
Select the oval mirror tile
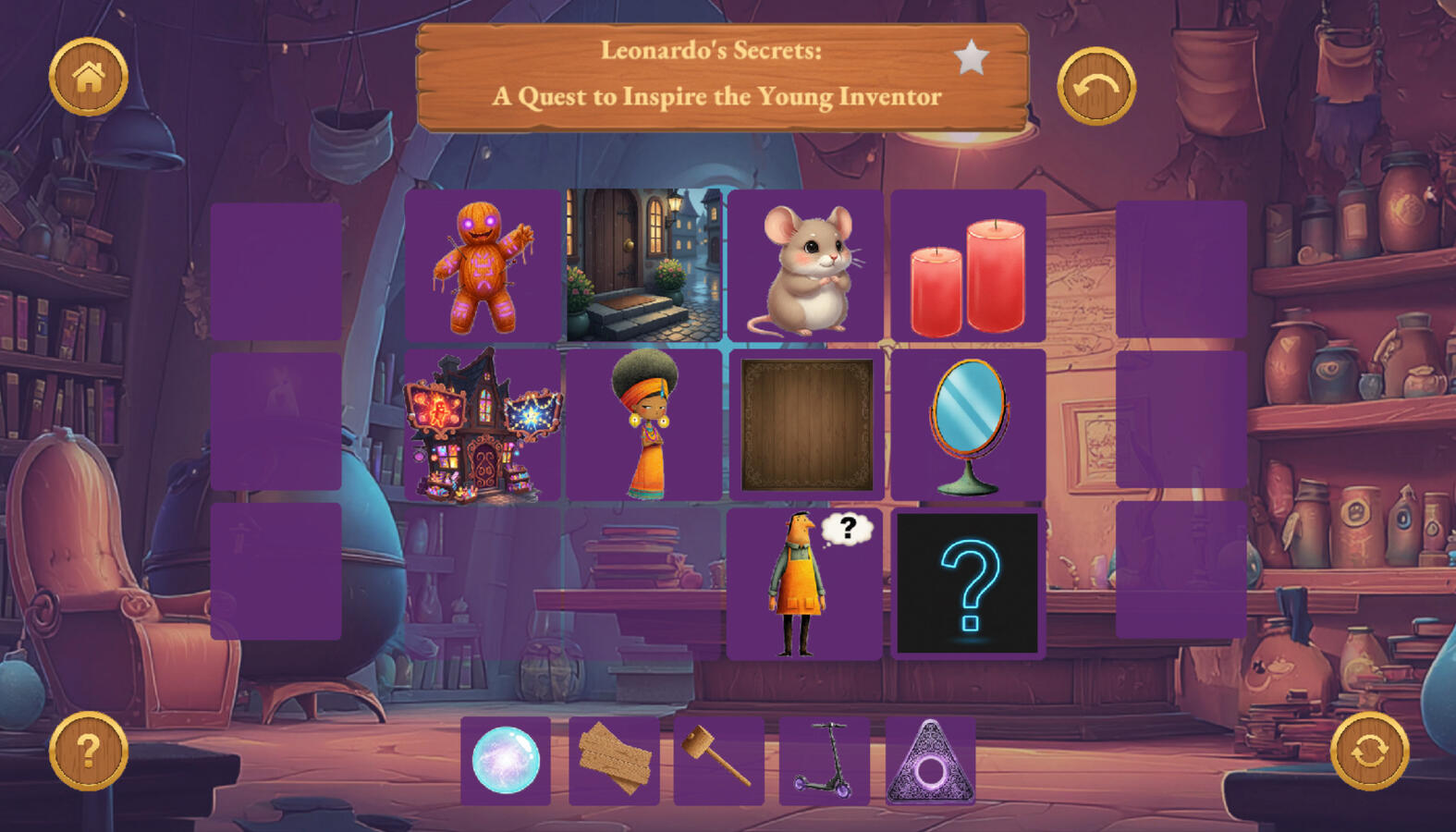tap(968, 425)
